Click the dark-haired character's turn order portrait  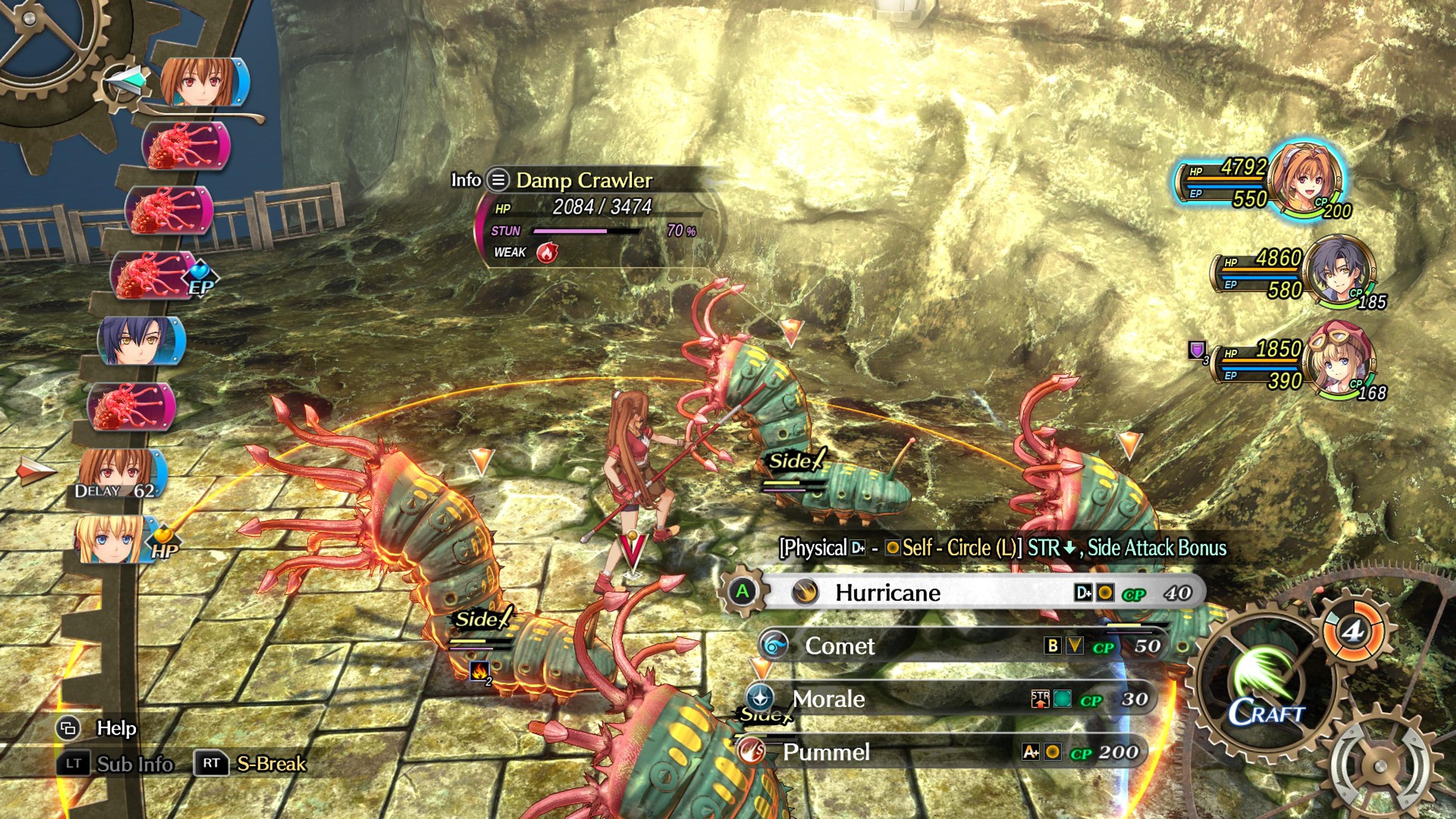pyautogui.click(x=138, y=341)
